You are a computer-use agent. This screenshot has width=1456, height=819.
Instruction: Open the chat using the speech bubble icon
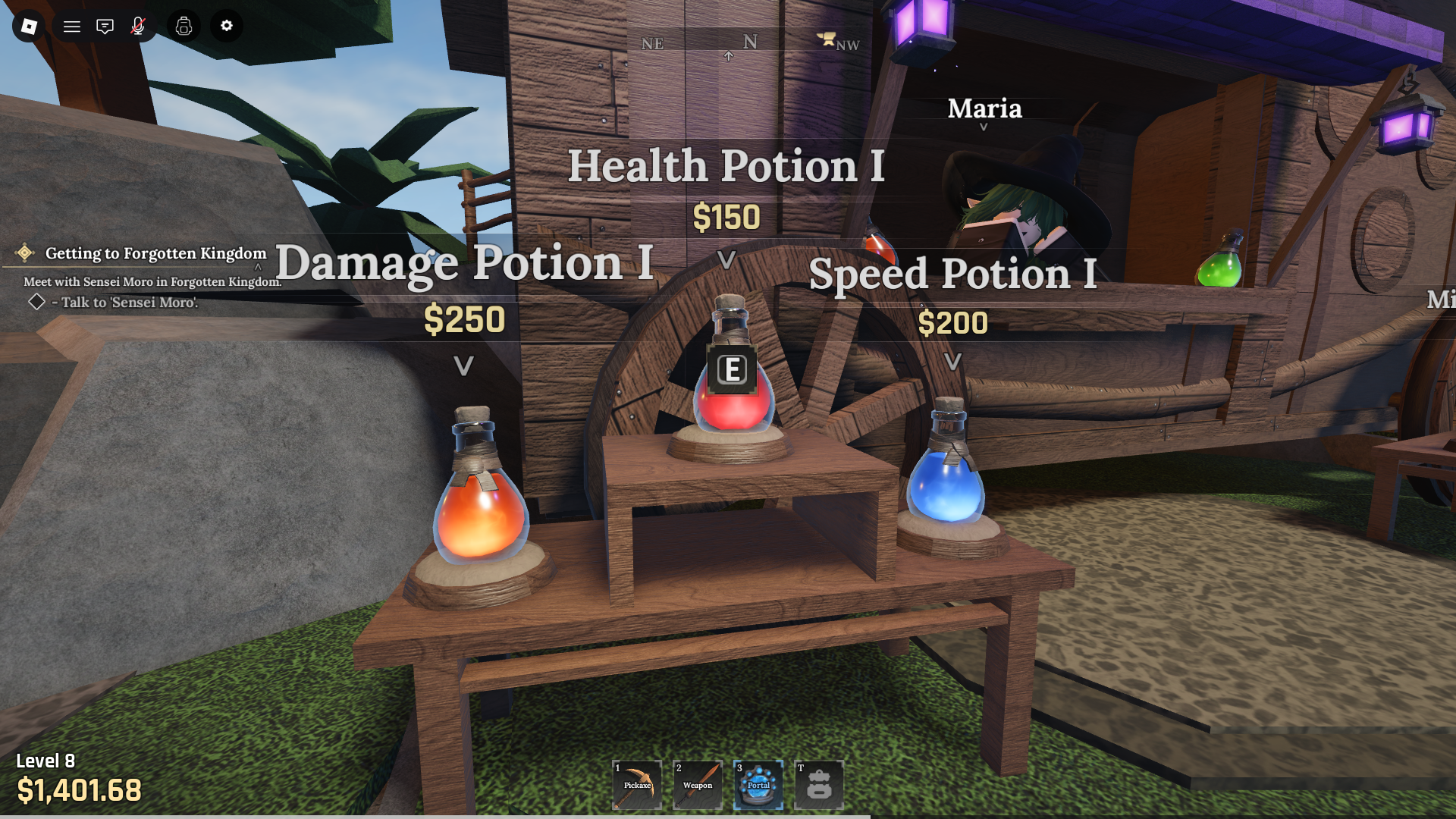pos(104,26)
